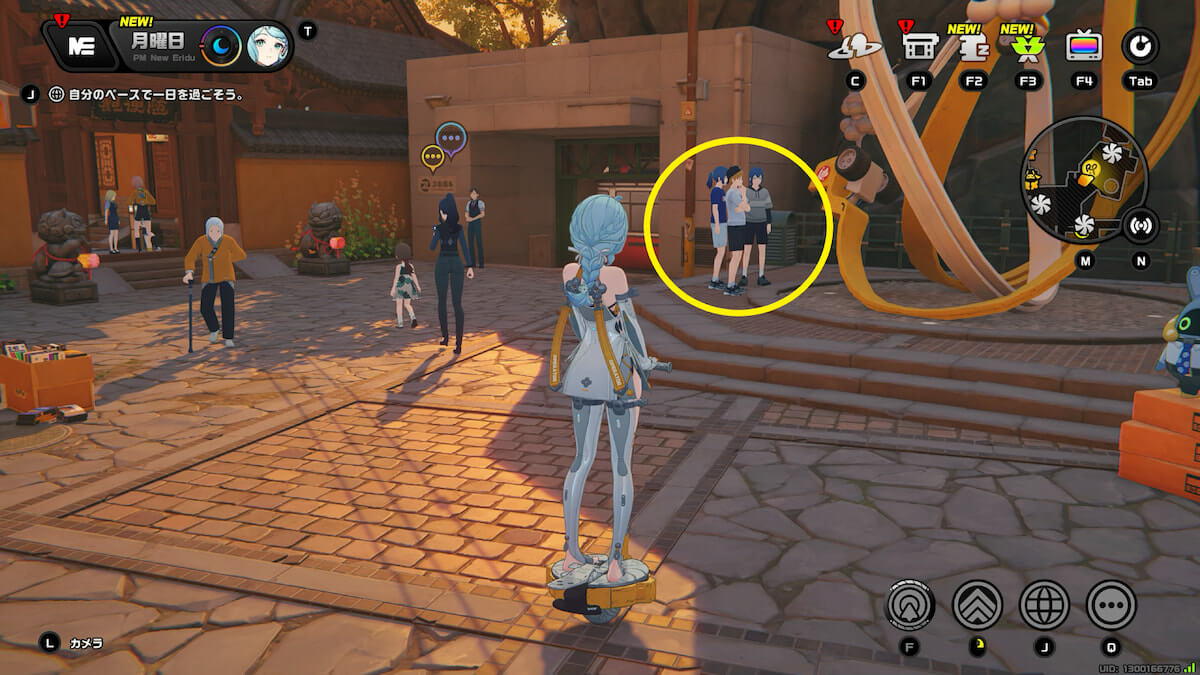Open the storefront shop icon
This screenshot has height=675, width=1200.
(917, 46)
